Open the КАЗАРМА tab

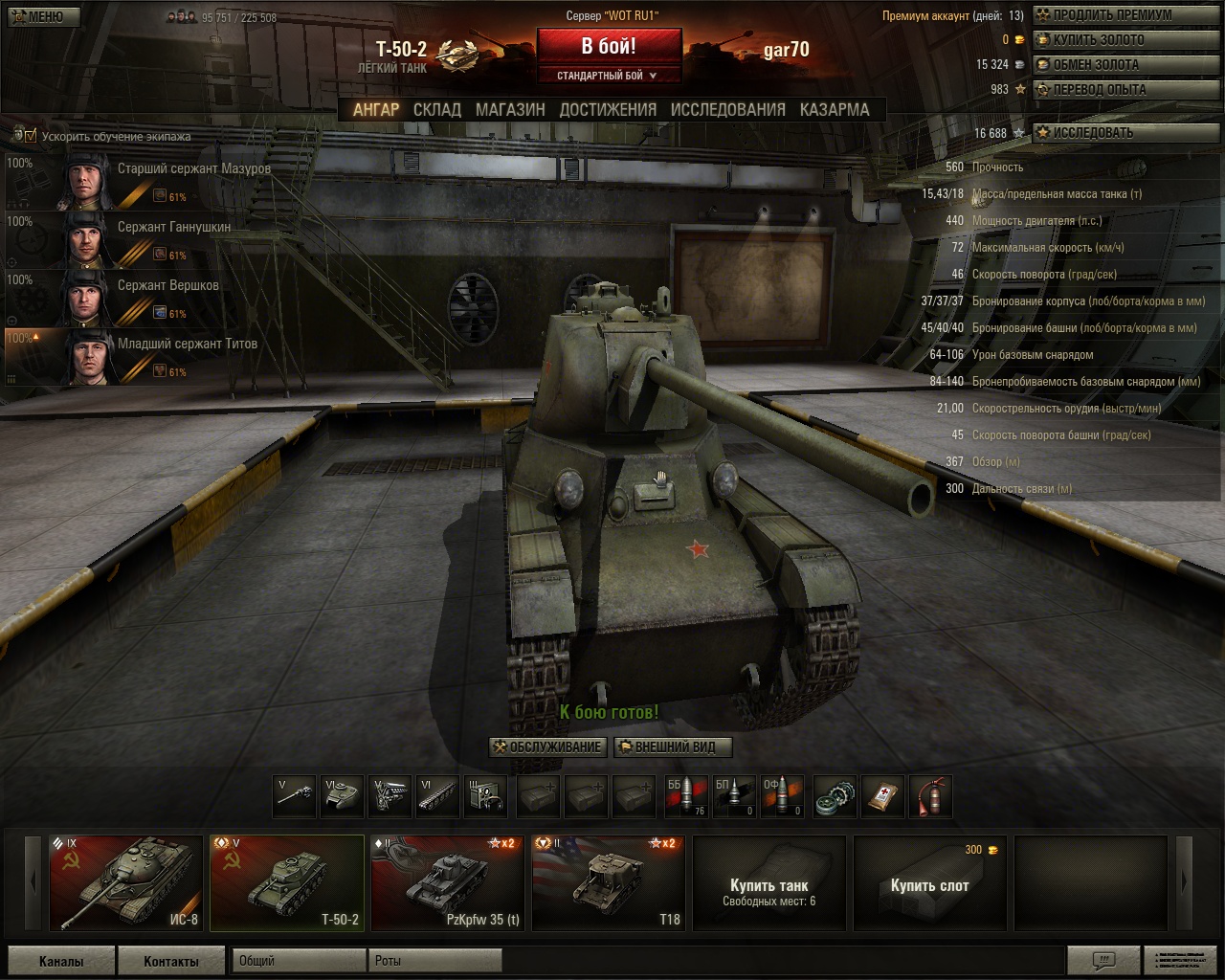(835, 110)
